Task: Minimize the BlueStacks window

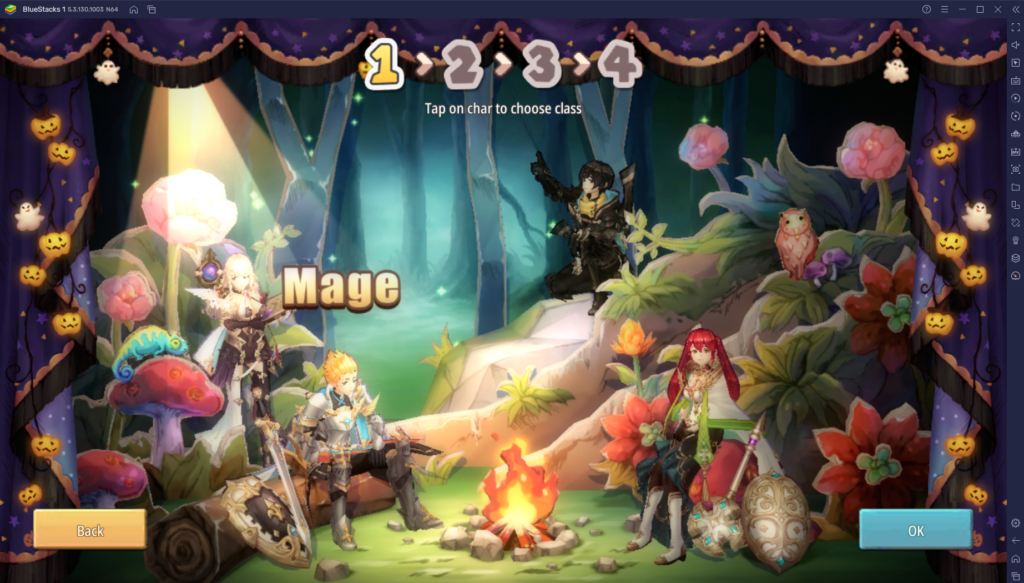Action: (962, 9)
